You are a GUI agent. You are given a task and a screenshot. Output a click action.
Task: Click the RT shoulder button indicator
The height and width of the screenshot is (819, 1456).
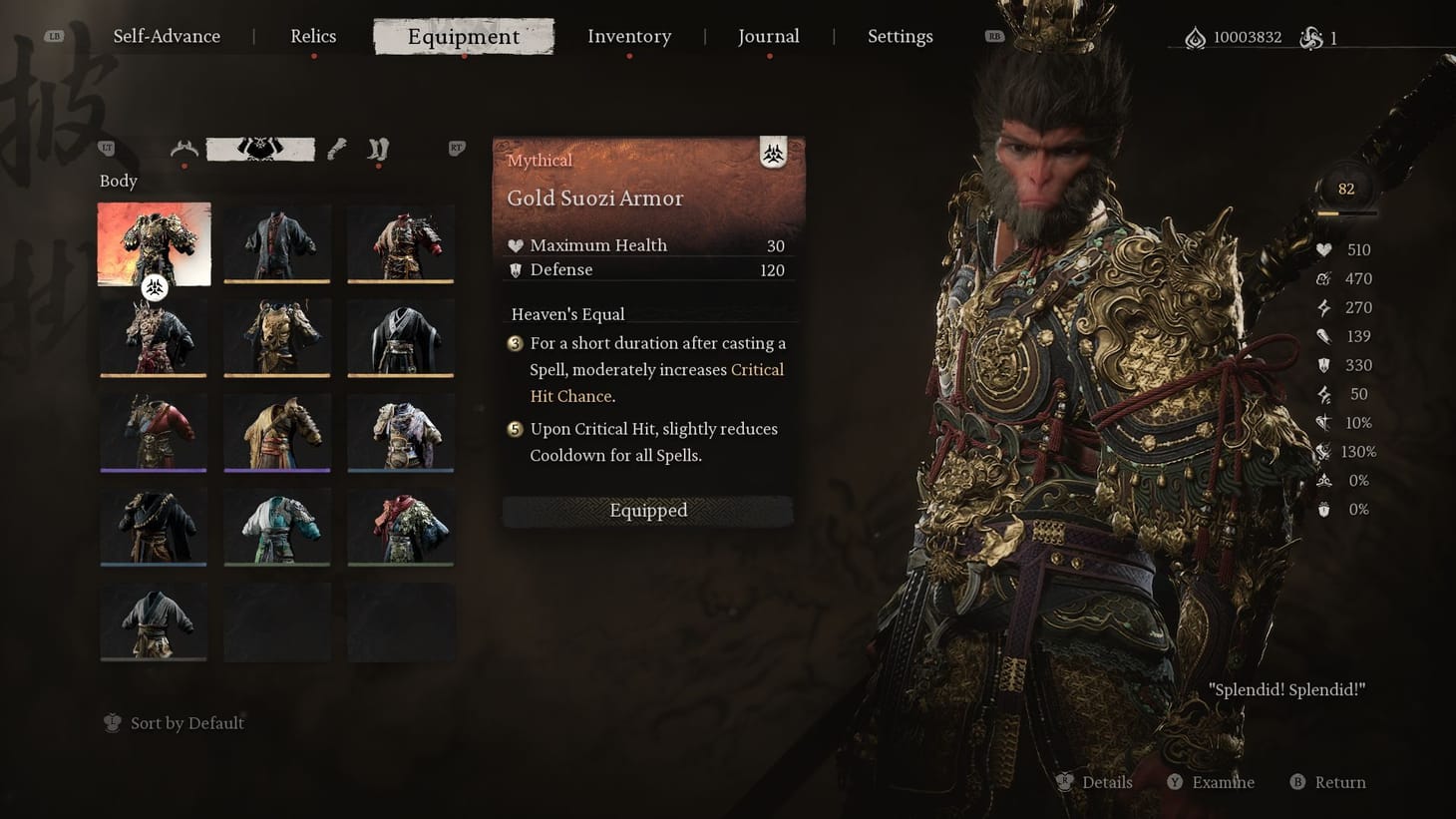click(456, 147)
